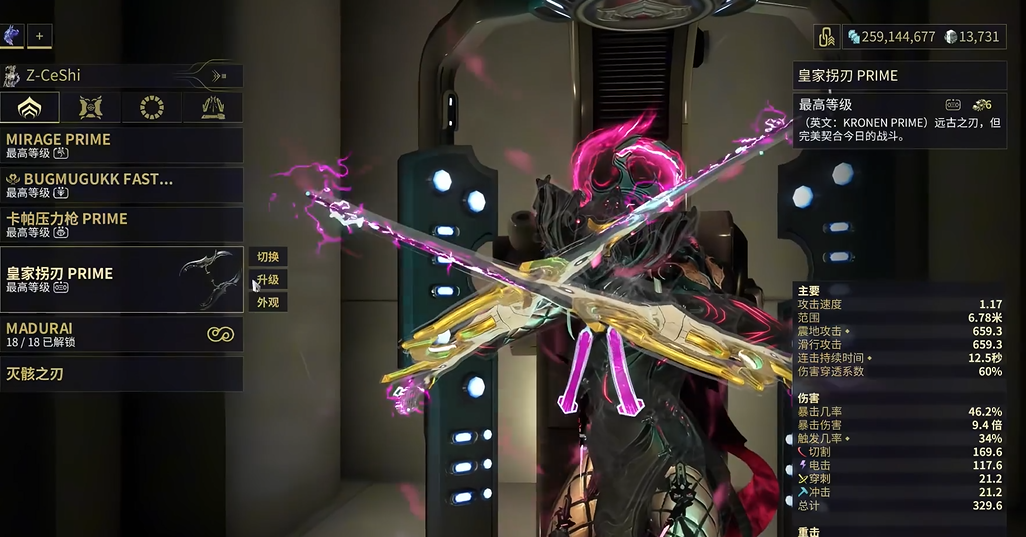The height and width of the screenshot is (537, 1026).
Task: Open the 升级 upgrade screen
Action: coord(267,280)
